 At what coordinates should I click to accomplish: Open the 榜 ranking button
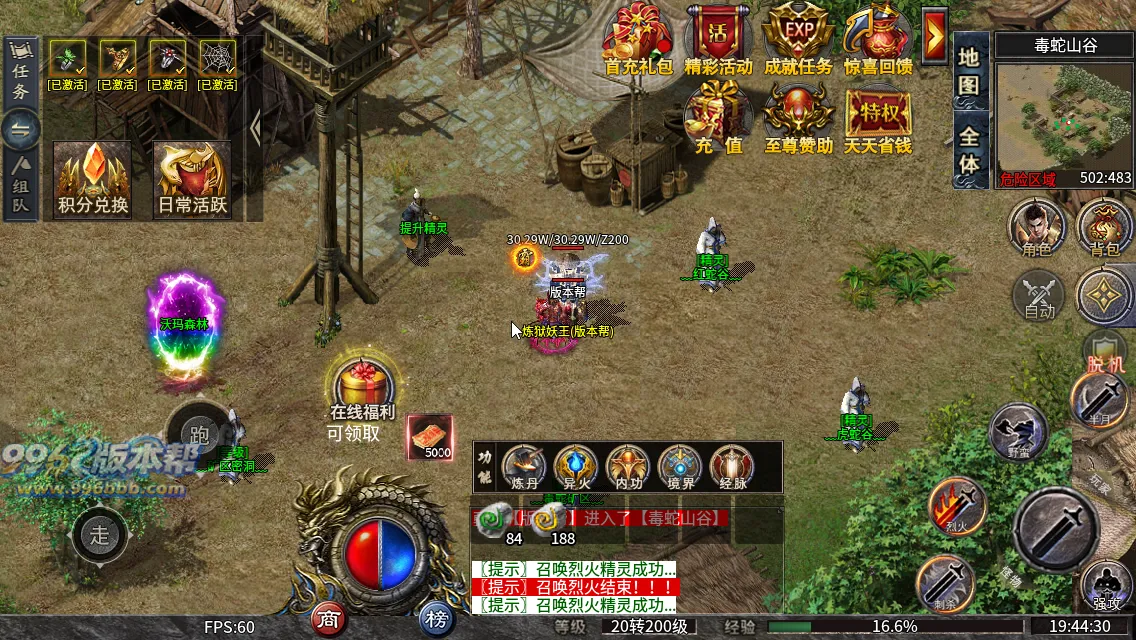[x=435, y=619]
